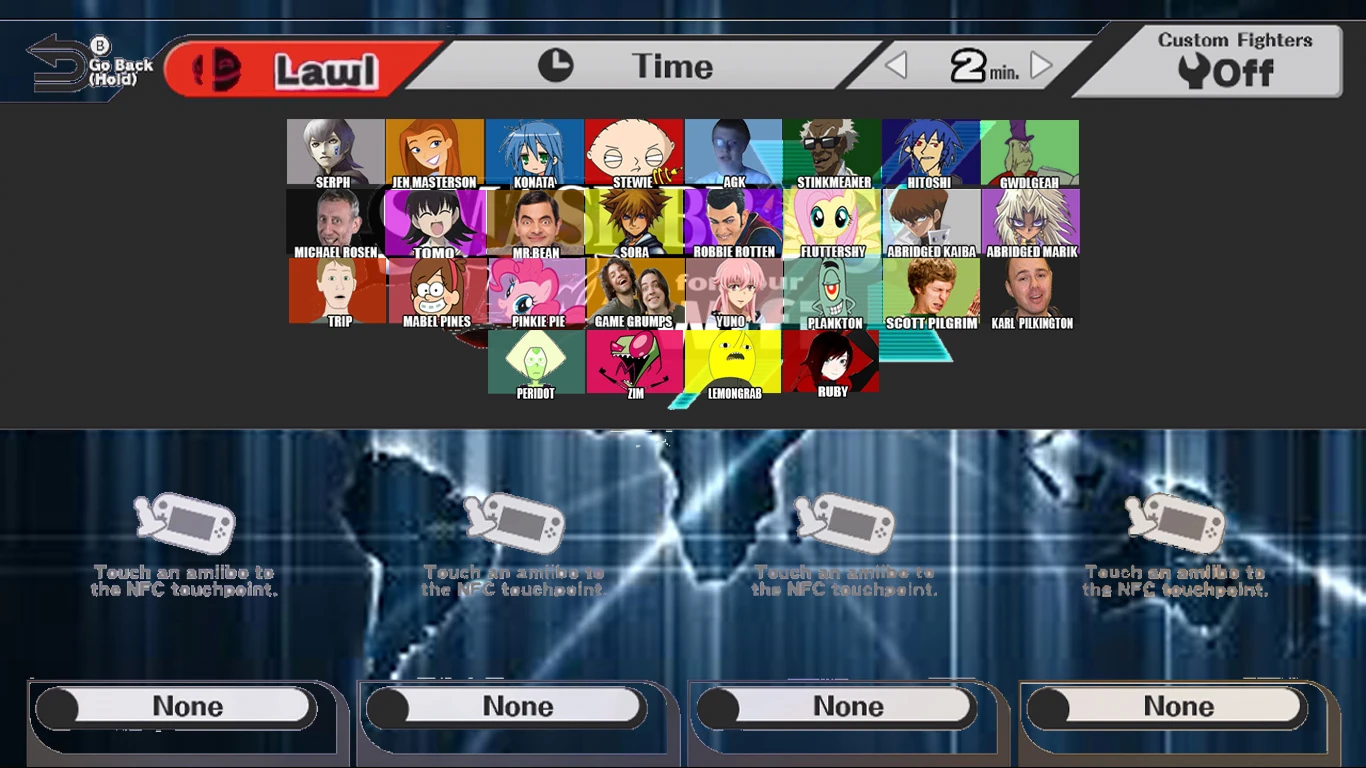
Task: Pick Ruby as your fighter
Action: (x=832, y=363)
